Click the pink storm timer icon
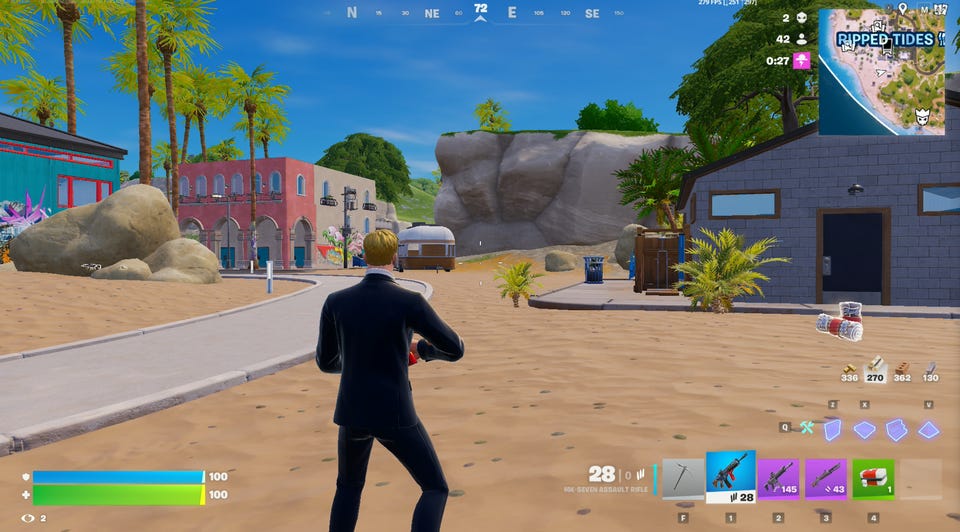The width and height of the screenshot is (960, 532). click(x=802, y=60)
